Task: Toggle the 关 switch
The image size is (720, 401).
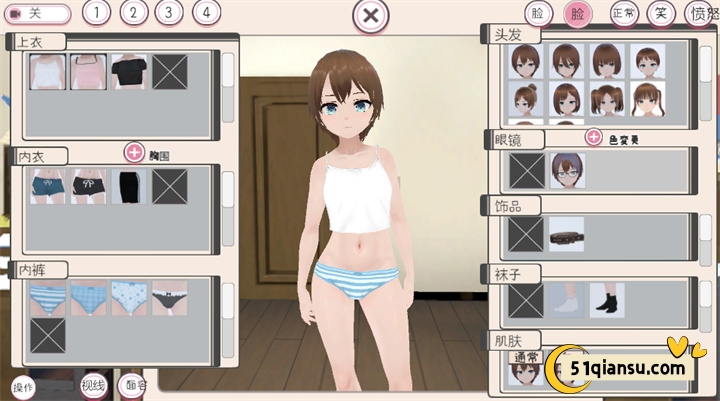Action: tap(38, 14)
